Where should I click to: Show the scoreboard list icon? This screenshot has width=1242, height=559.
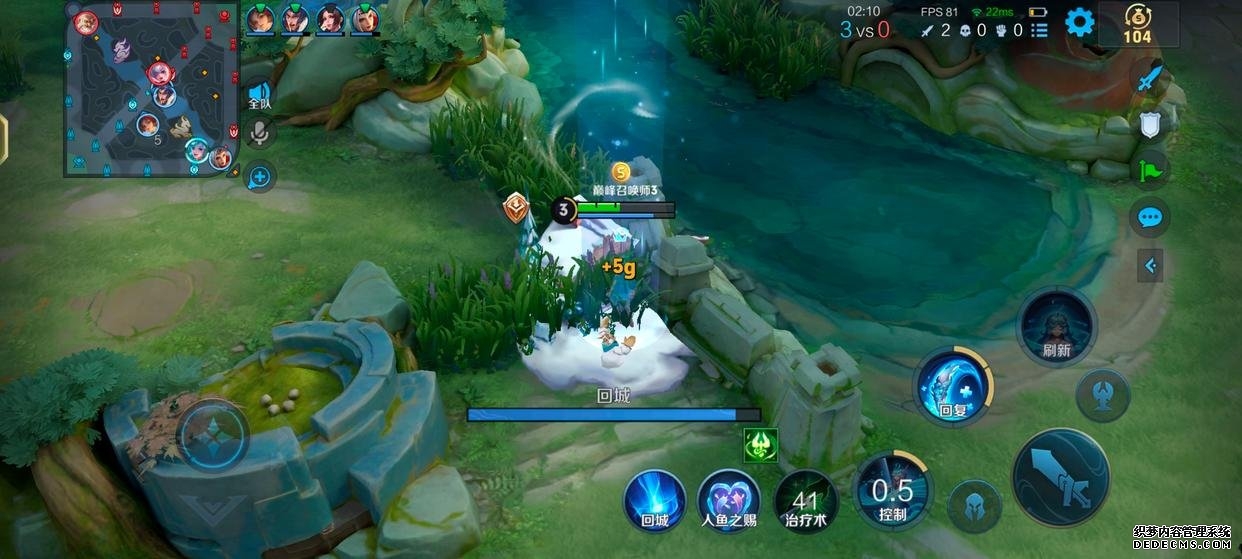coord(1040,30)
